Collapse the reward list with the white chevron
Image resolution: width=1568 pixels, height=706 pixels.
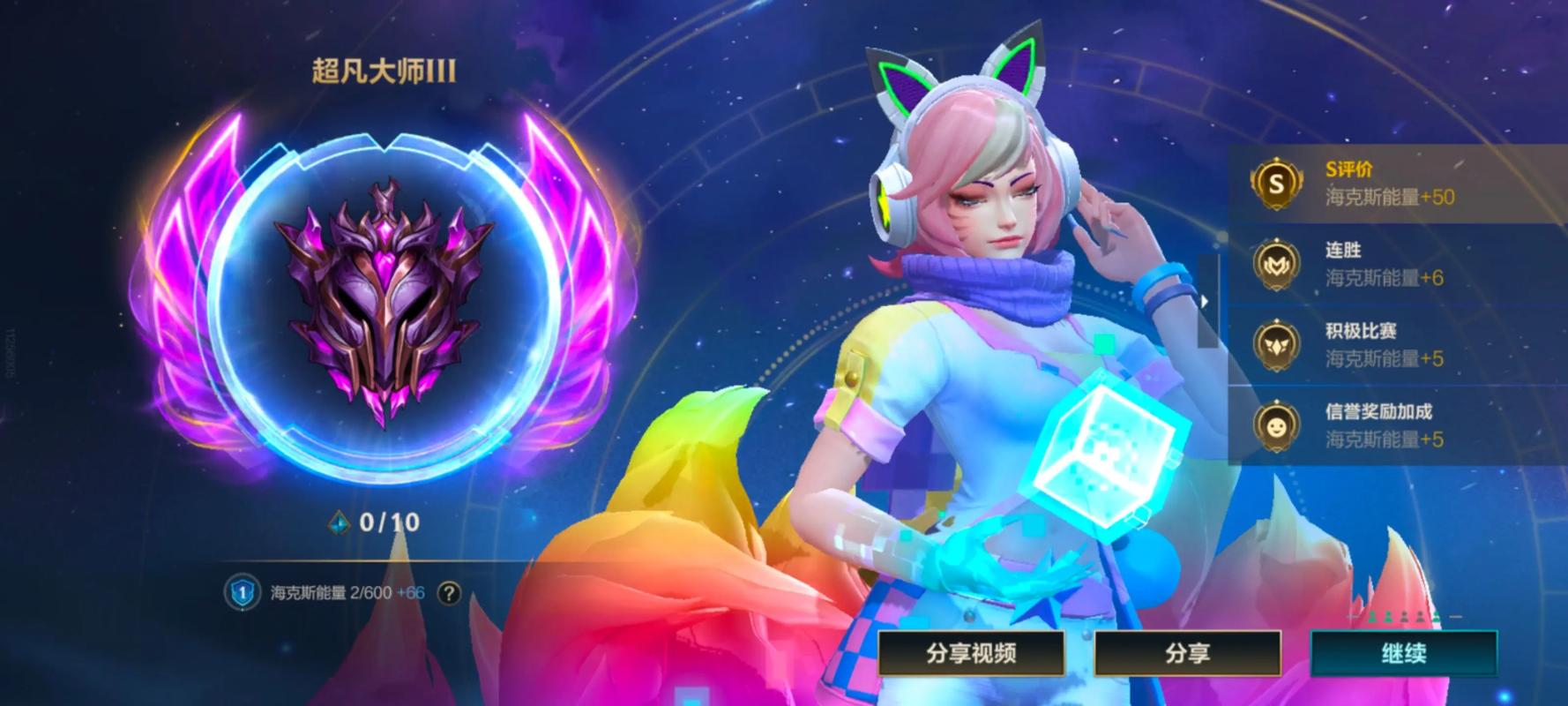[x=1205, y=300]
